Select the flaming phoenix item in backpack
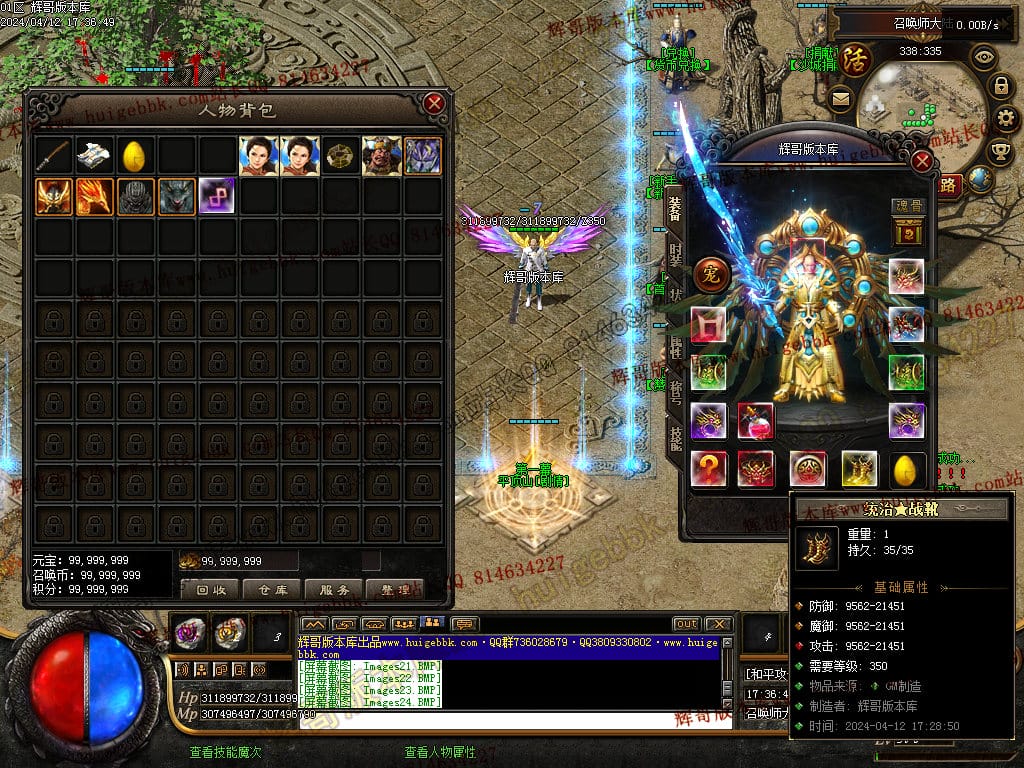The image size is (1024, 768). (x=94, y=196)
